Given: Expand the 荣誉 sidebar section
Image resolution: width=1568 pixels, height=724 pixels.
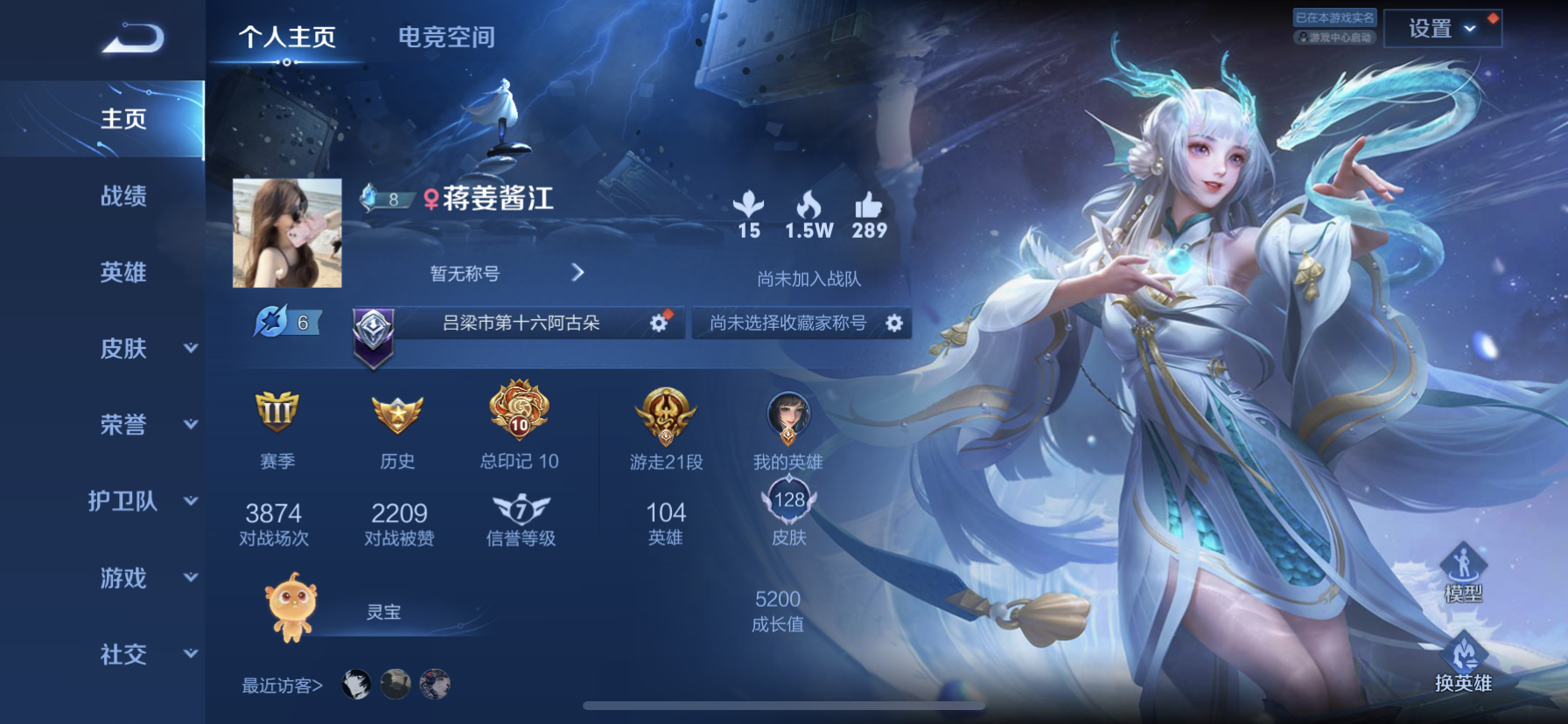Looking at the screenshot, I should click(122, 425).
